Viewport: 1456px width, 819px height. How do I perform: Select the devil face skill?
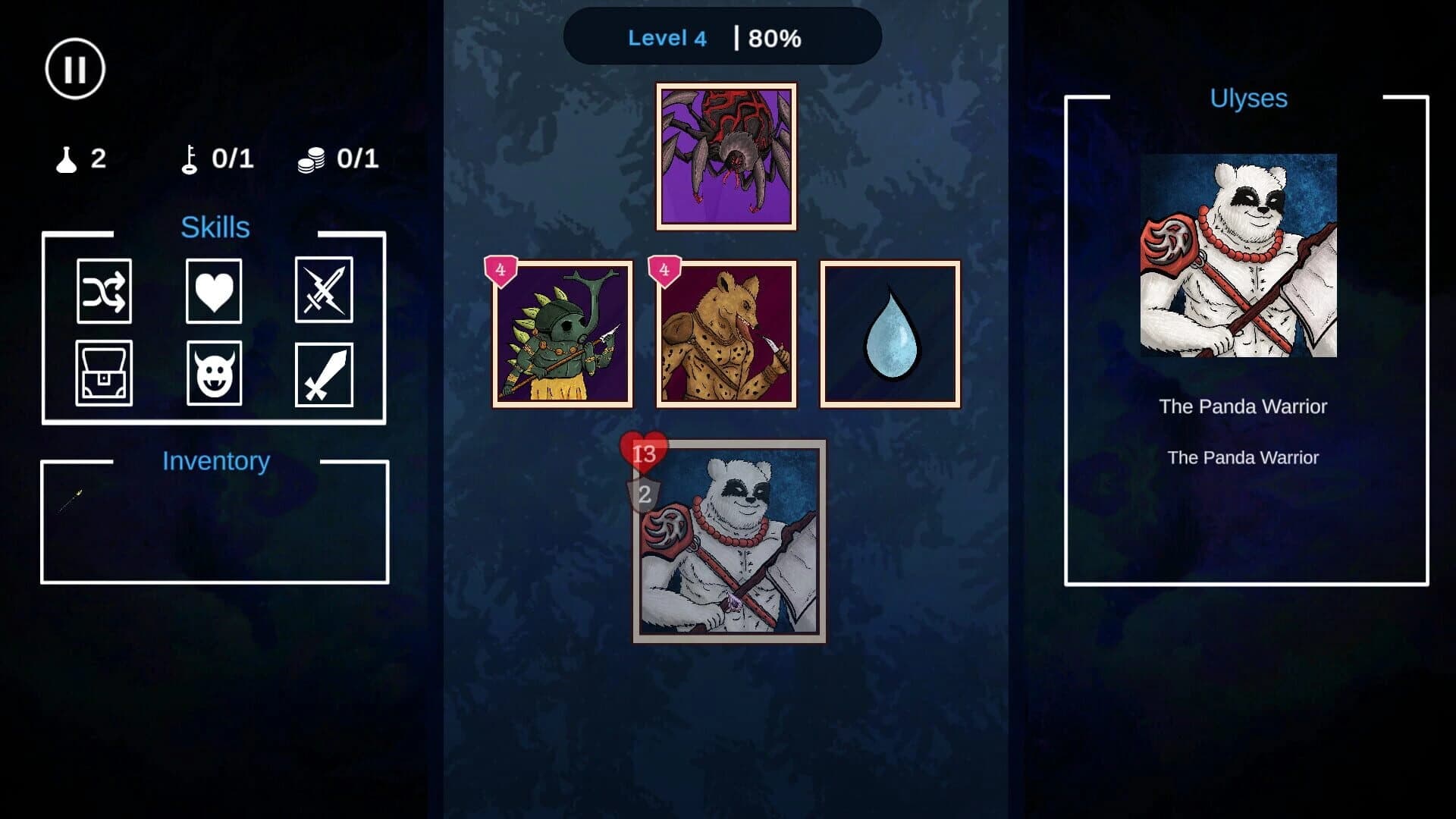point(214,373)
